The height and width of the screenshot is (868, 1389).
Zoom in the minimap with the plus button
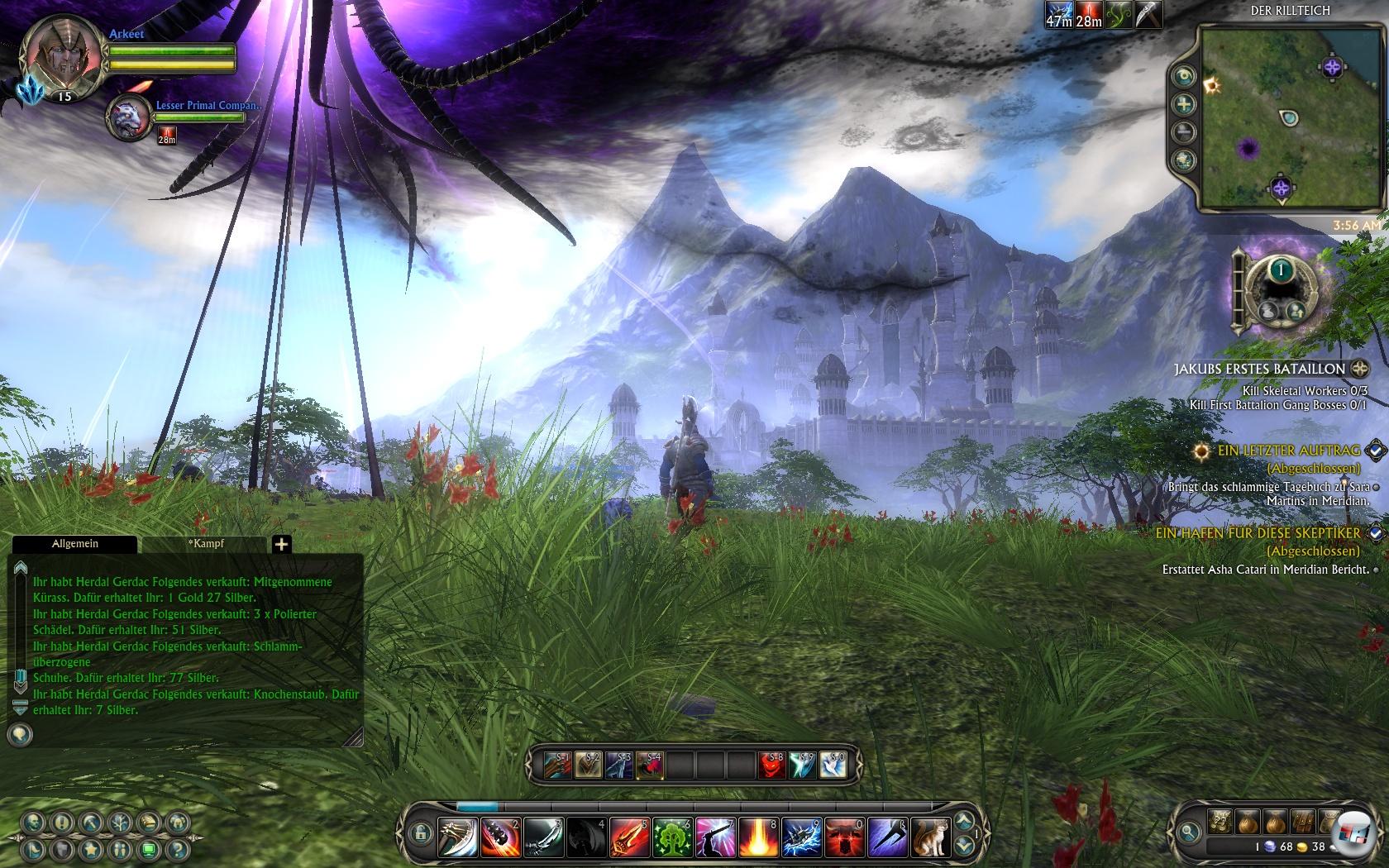pyautogui.click(x=1185, y=104)
